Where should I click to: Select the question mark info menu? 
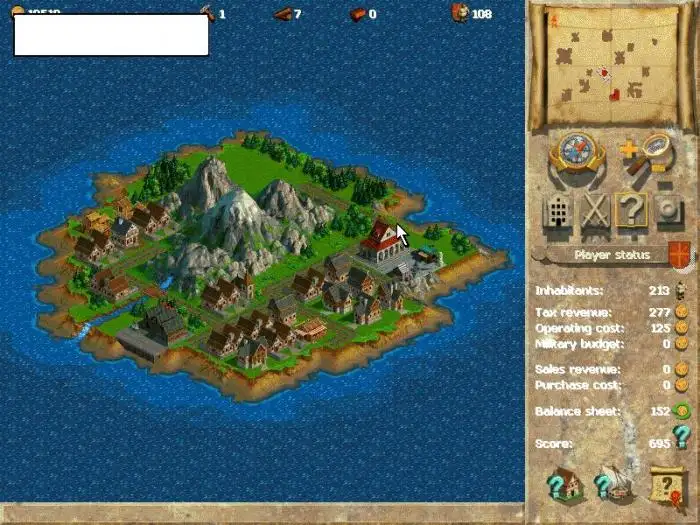[x=632, y=212]
